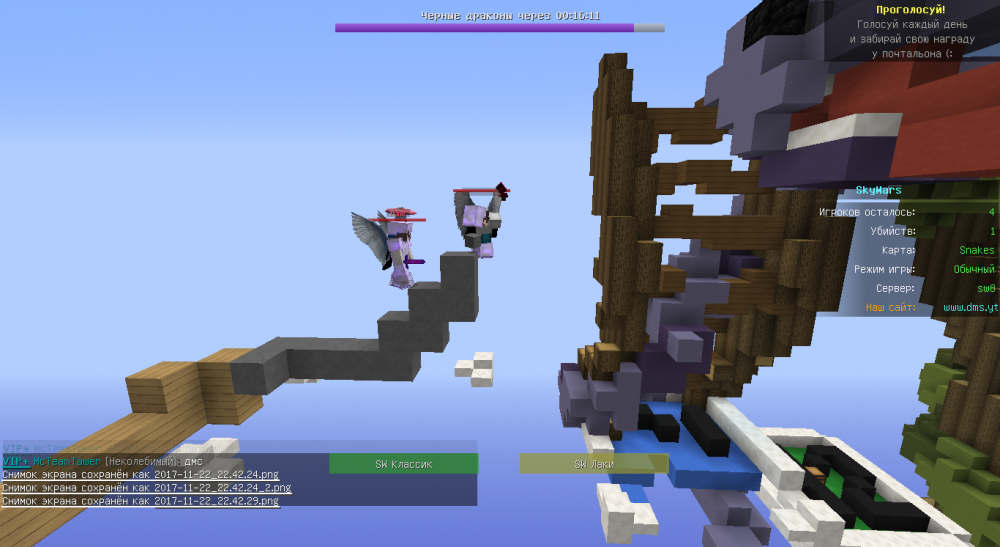Viewport: 1000px width, 547px height.
Task: Select the SW Лаки button
Action: (593, 464)
